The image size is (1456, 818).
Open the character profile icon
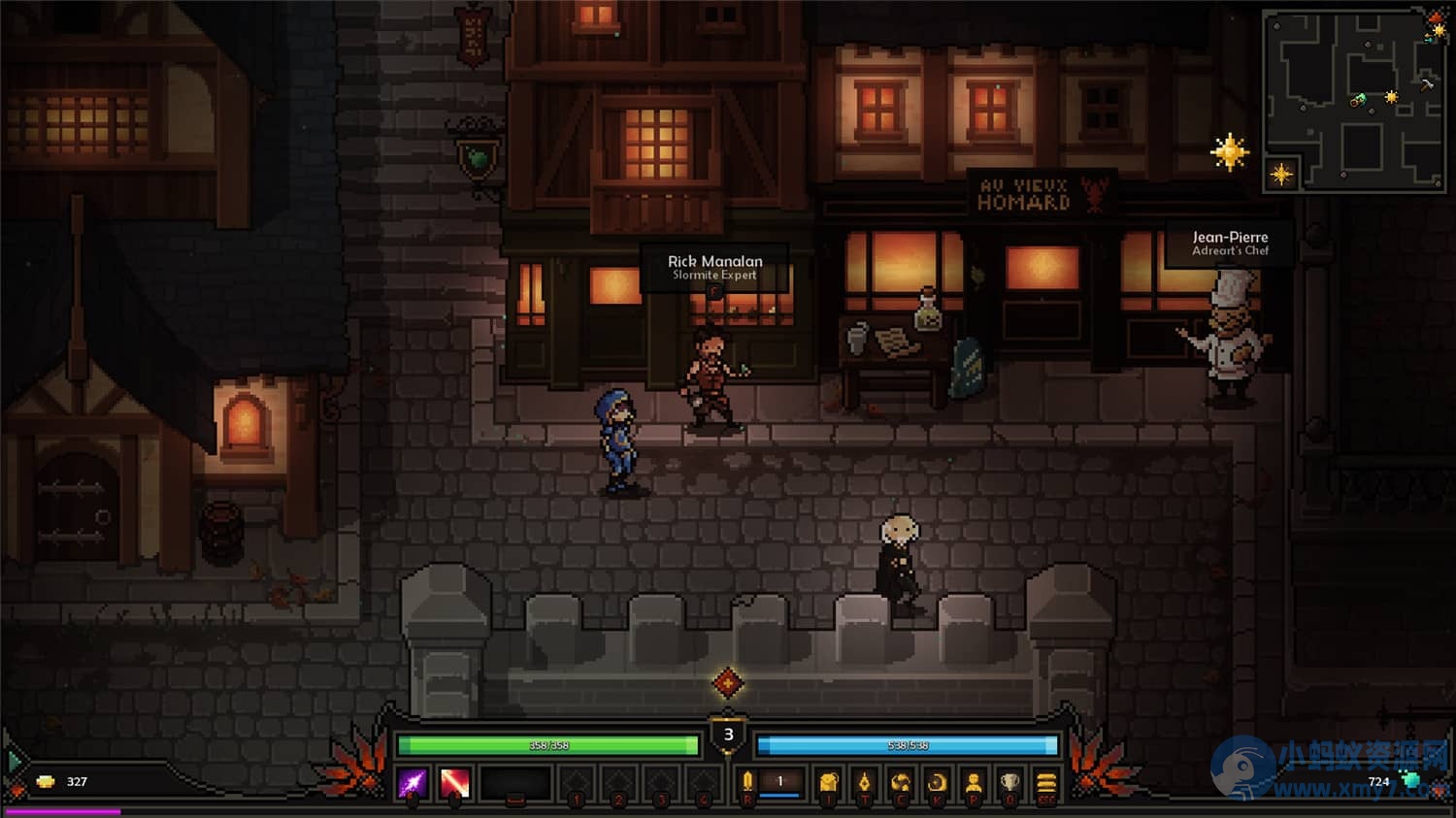click(974, 783)
